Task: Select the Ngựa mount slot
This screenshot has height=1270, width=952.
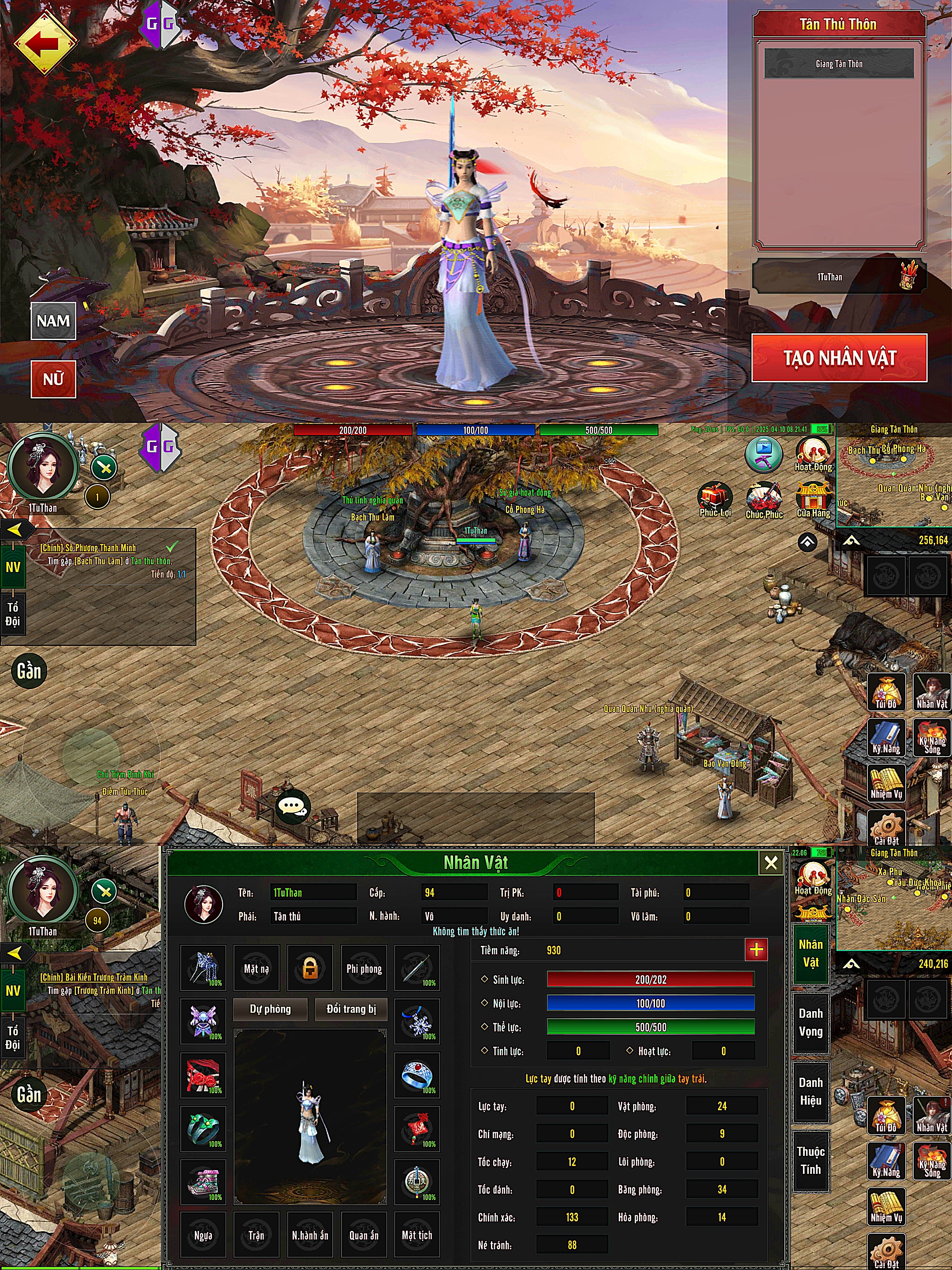Action: 203,1235
